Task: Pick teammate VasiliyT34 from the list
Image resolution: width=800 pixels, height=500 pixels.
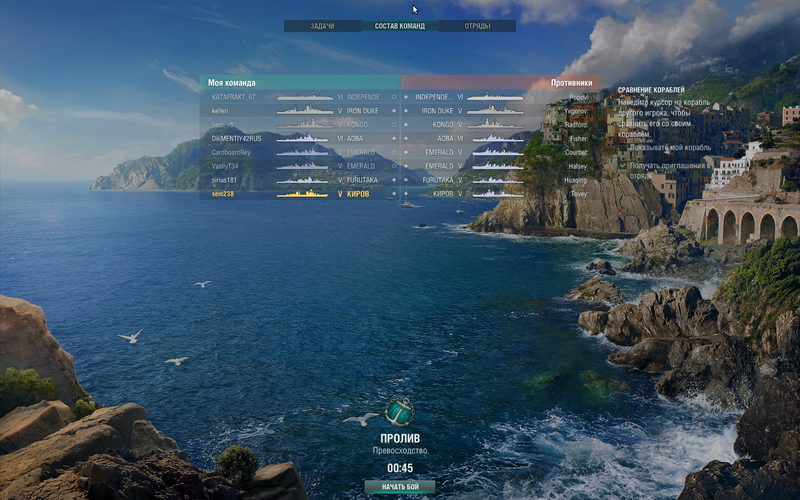Action: (x=300, y=166)
